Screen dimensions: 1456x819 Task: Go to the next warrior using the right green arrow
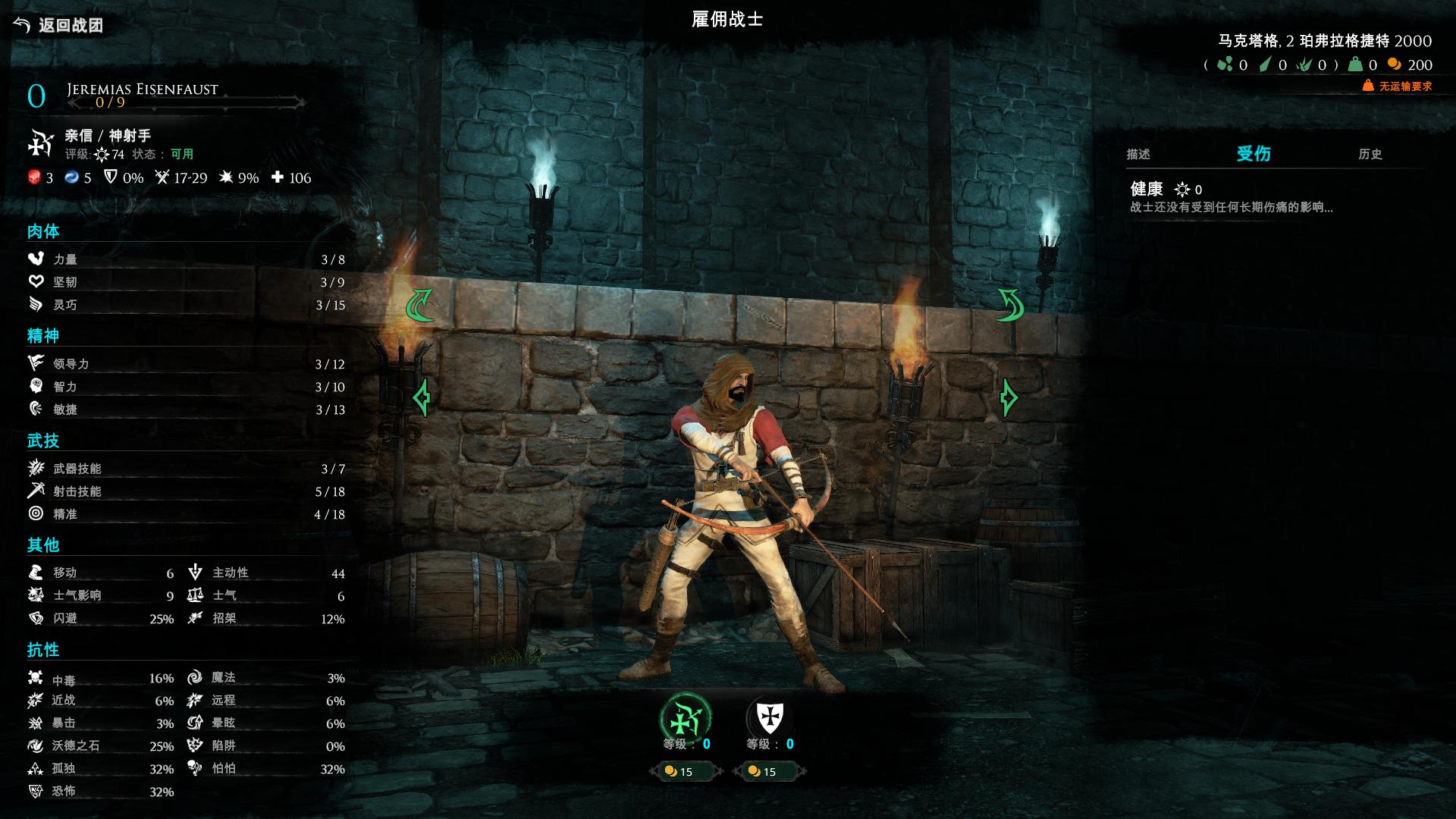(1008, 397)
